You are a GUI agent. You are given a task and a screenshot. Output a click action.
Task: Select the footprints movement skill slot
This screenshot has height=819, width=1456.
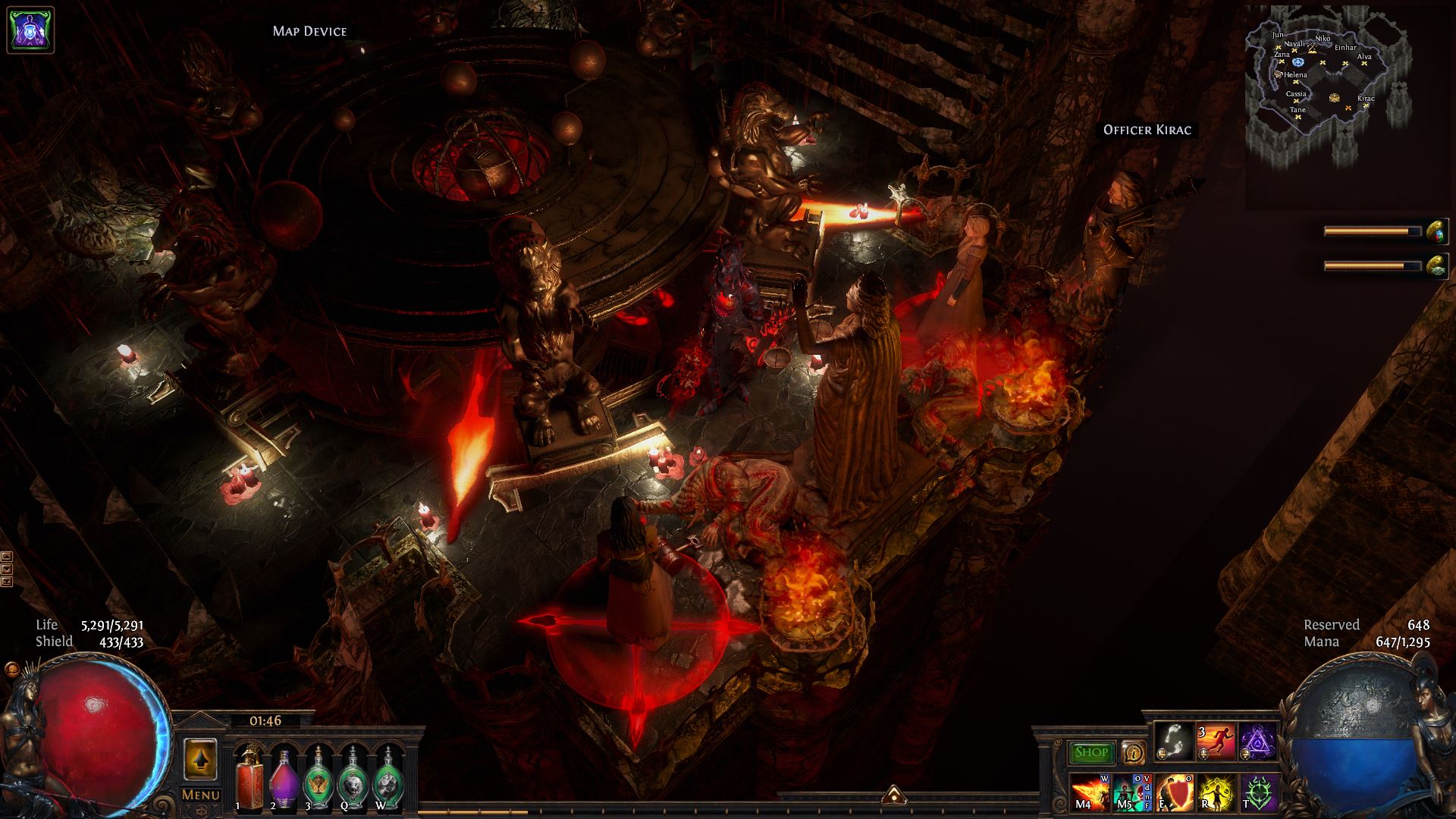pyautogui.click(x=1173, y=742)
